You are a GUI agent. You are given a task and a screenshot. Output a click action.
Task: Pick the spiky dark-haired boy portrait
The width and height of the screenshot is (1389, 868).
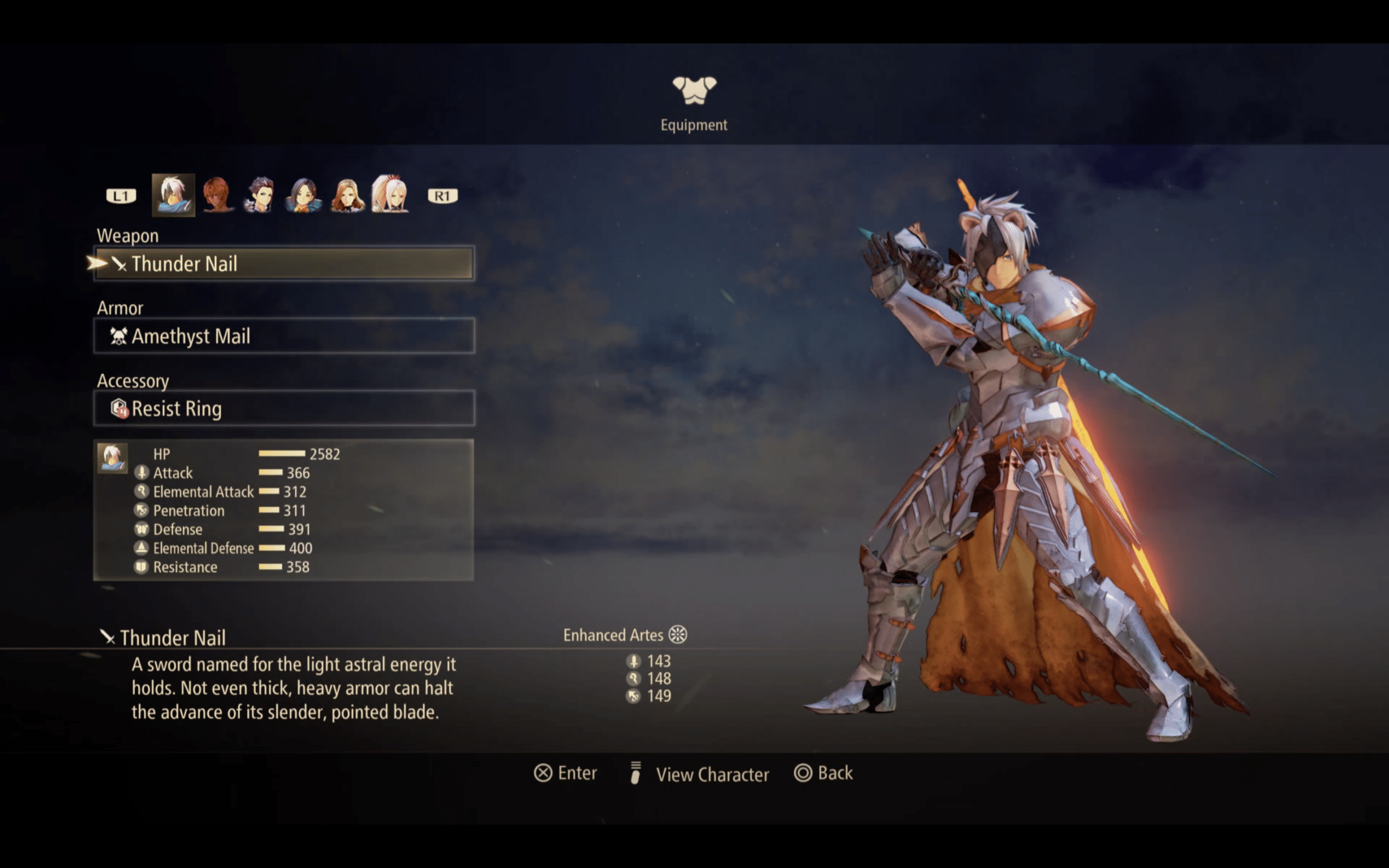click(260, 195)
